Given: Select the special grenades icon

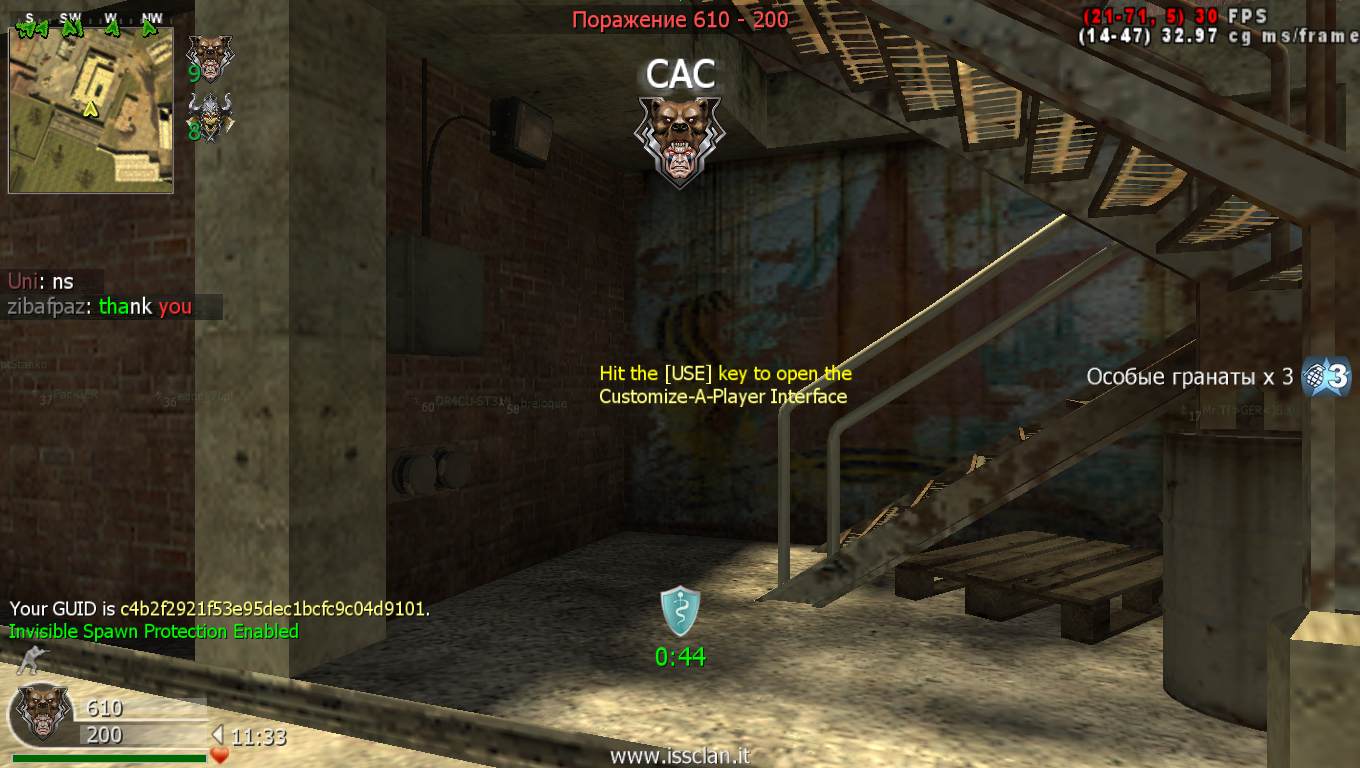Looking at the screenshot, I should (x=1326, y=377).
